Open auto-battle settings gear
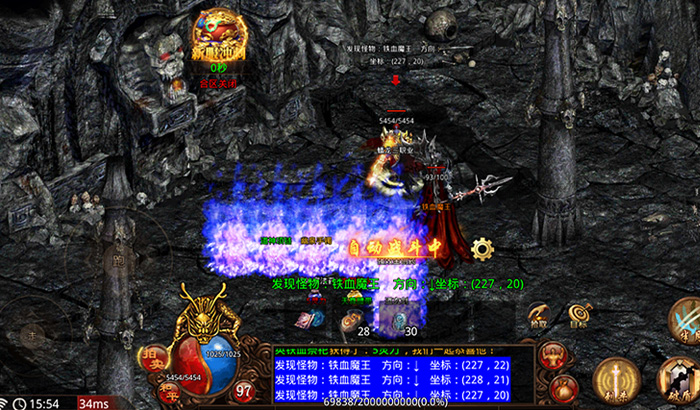The height and width of the screenshot is (410, 700). pos(483,249)
